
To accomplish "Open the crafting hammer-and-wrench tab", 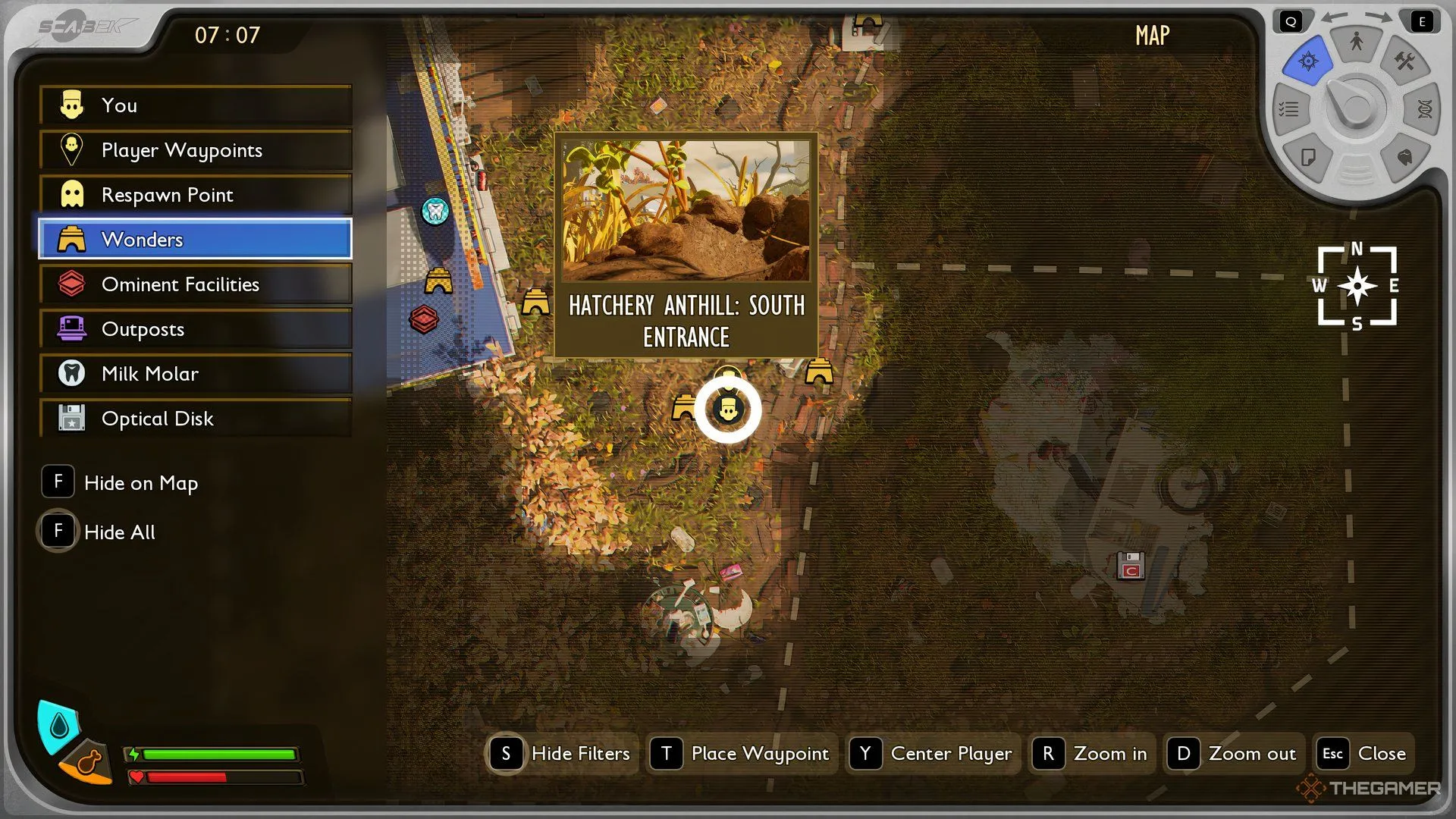I will [1404, 61].
